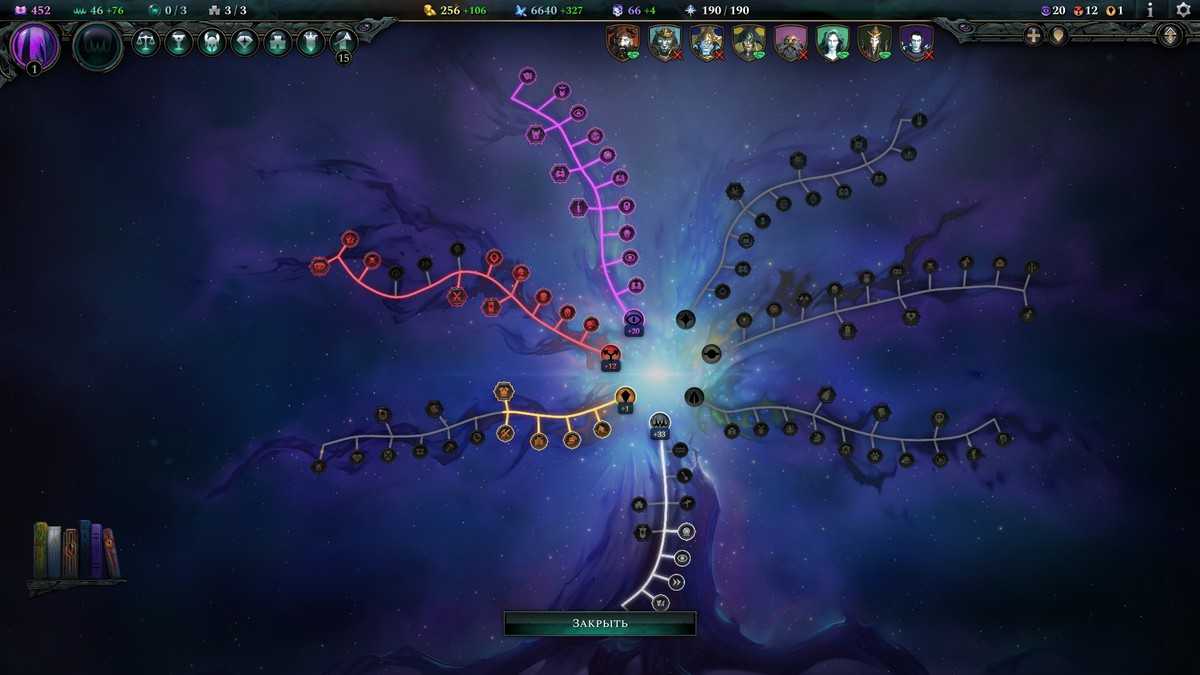This screenshot has height=675, width=1200.
Task: Click the dark crown emblem button
Action: click(98, 46)
